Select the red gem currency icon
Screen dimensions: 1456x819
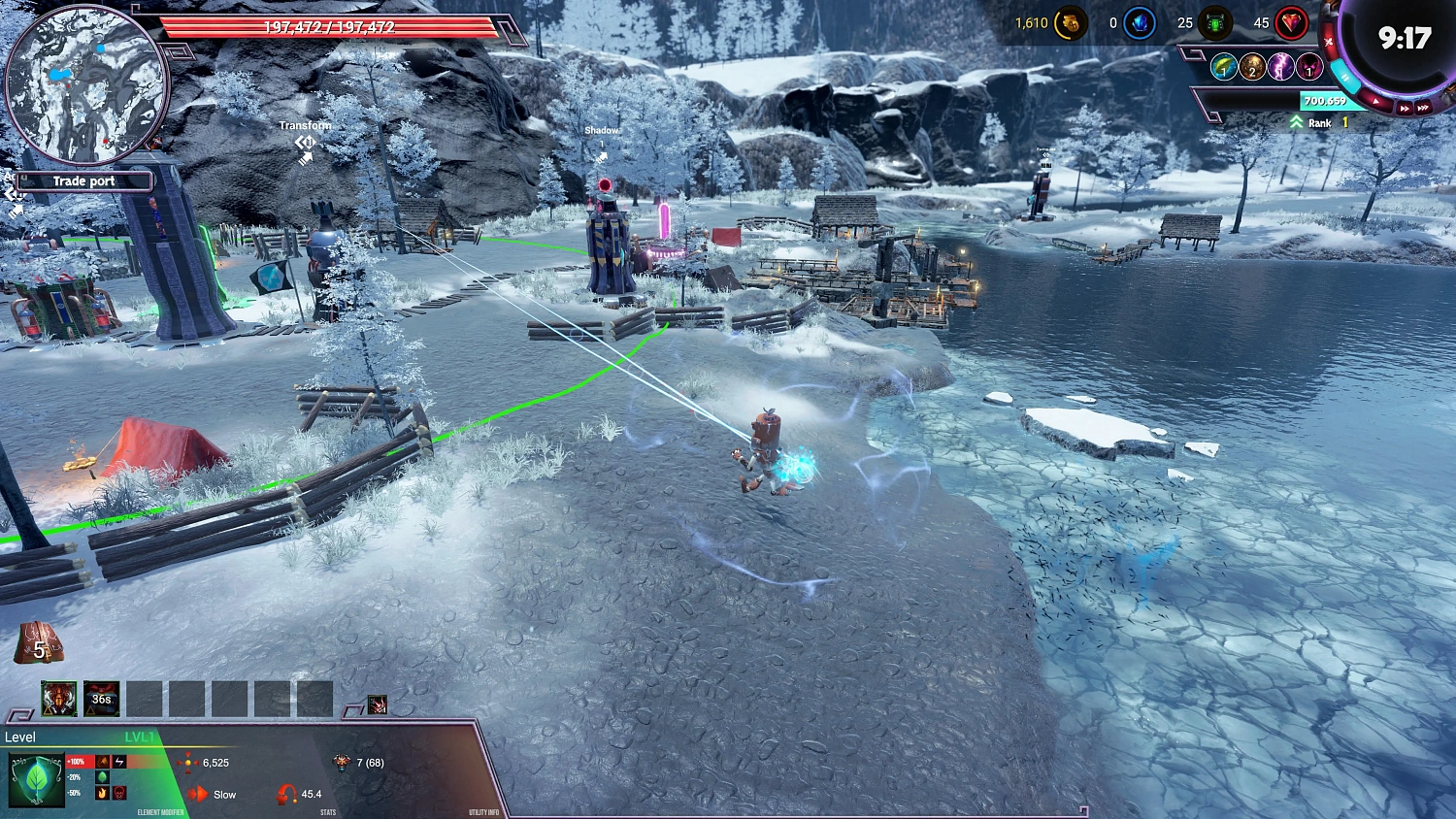[x=1292, y=24]
